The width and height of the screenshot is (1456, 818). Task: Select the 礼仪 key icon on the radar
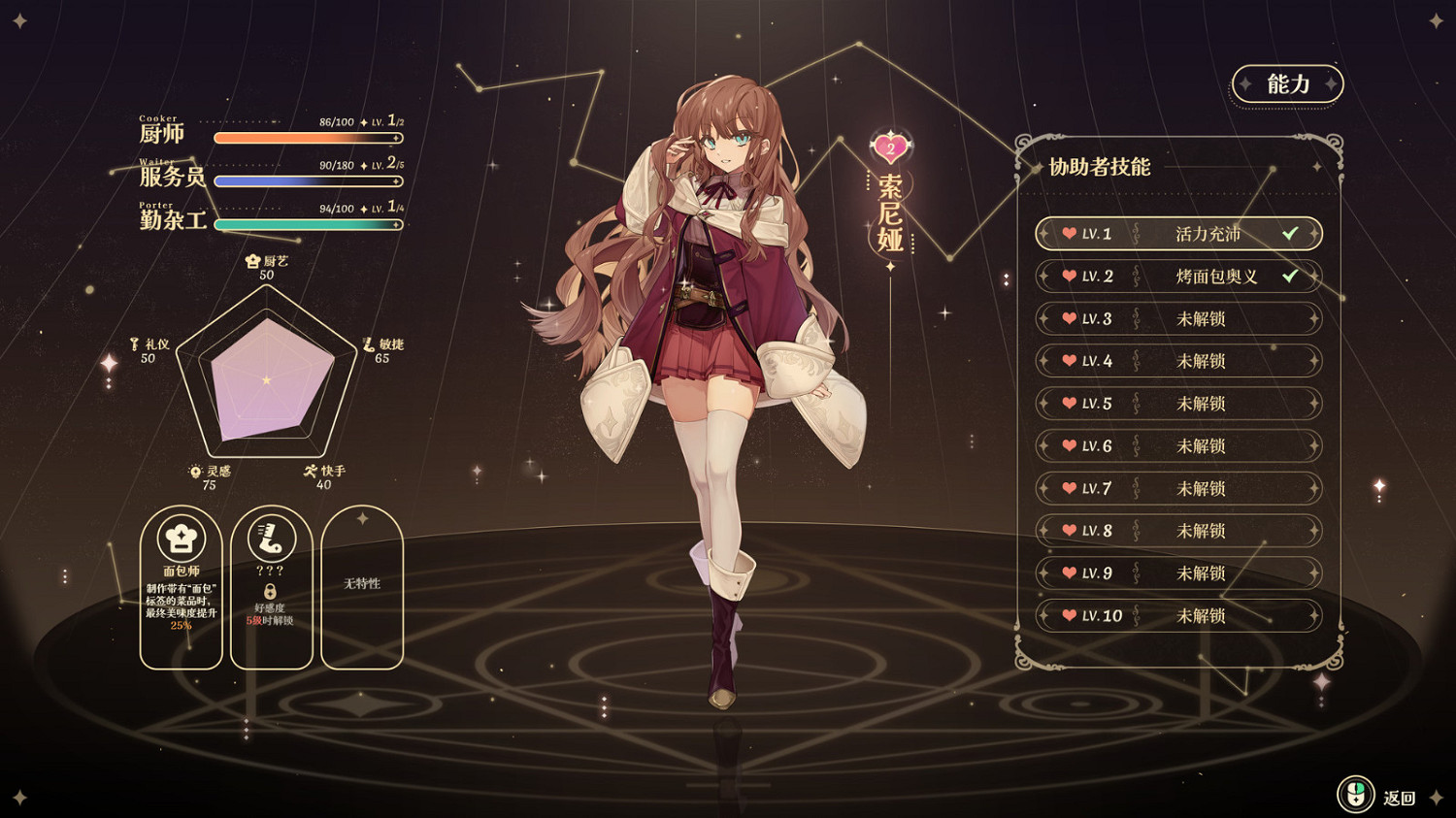pos(135,344)
